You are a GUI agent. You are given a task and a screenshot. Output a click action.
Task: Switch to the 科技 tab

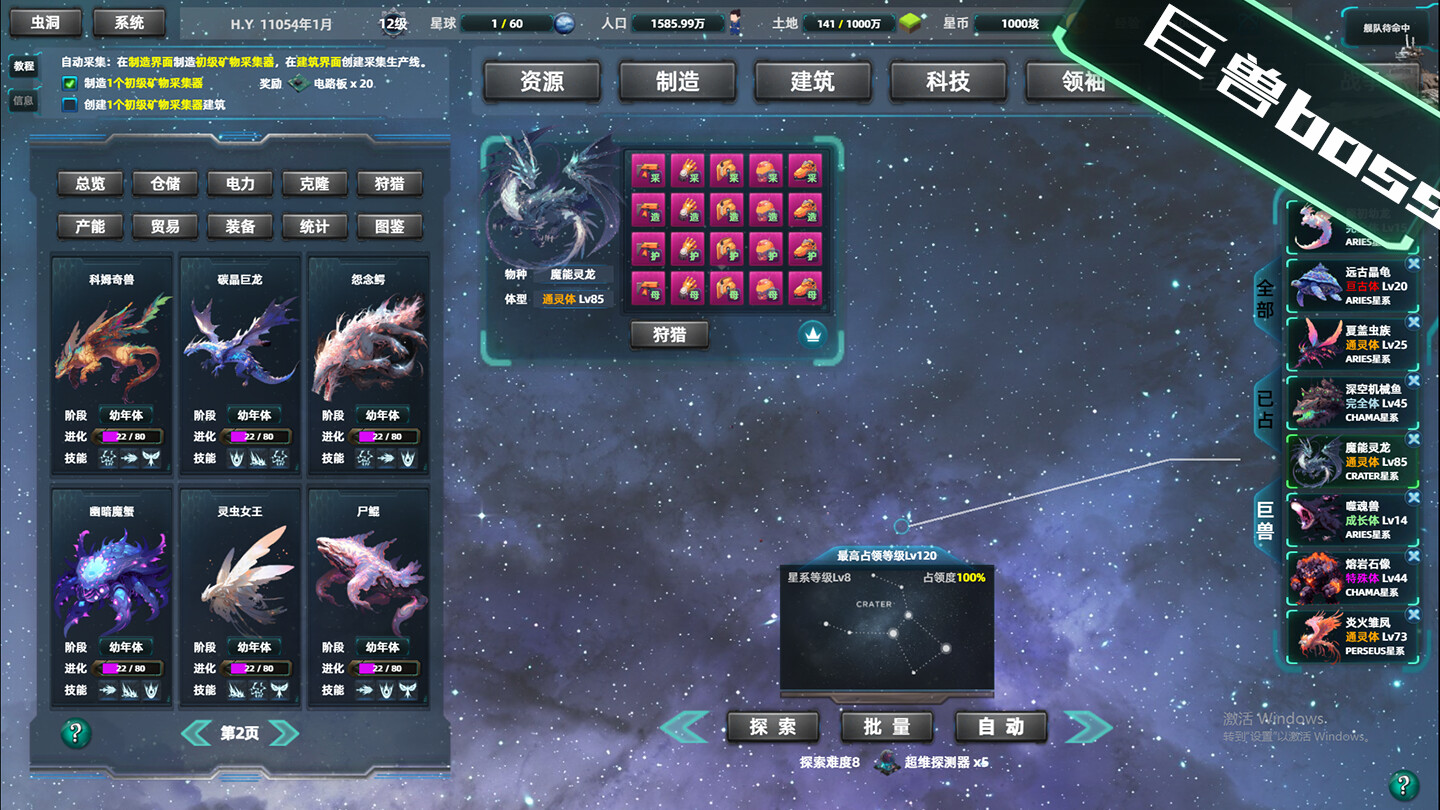click(x=947, y=82)
